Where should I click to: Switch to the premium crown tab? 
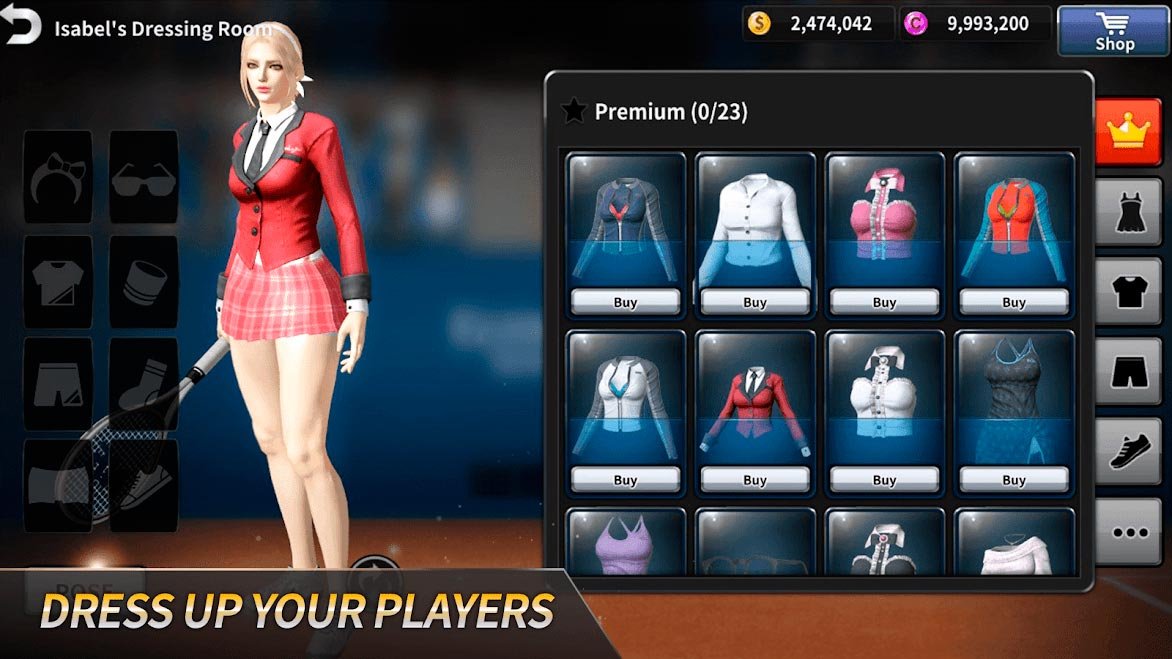click(1128, 132)
